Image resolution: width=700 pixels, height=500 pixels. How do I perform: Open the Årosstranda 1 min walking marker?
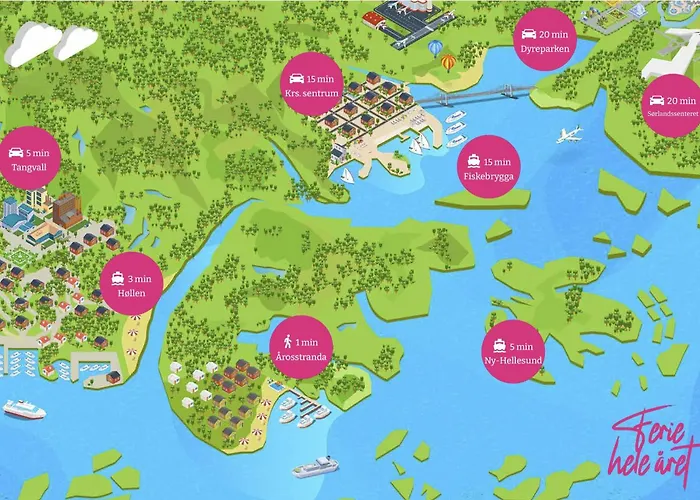[x=297, y=345]
